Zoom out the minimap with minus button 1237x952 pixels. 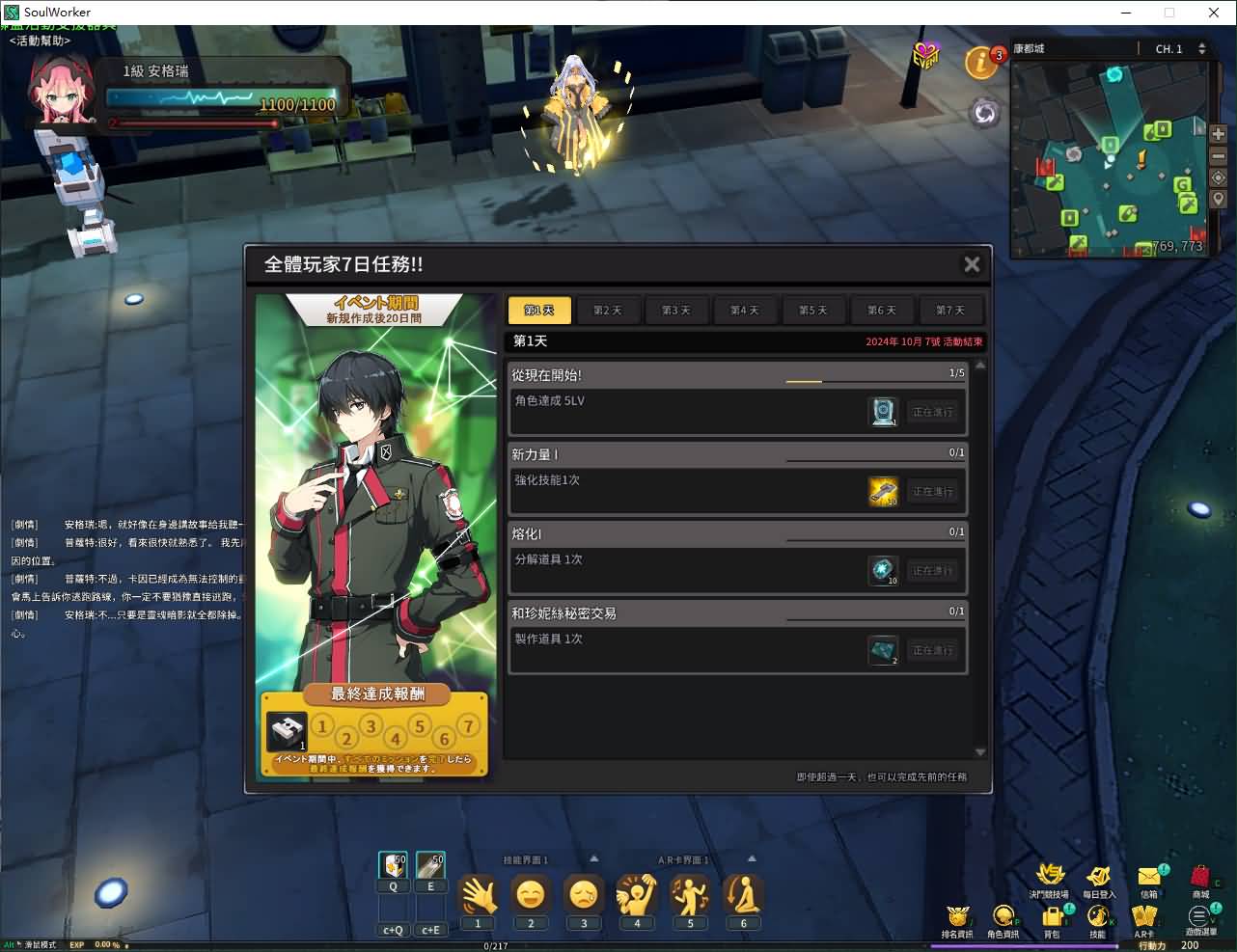1218,156
